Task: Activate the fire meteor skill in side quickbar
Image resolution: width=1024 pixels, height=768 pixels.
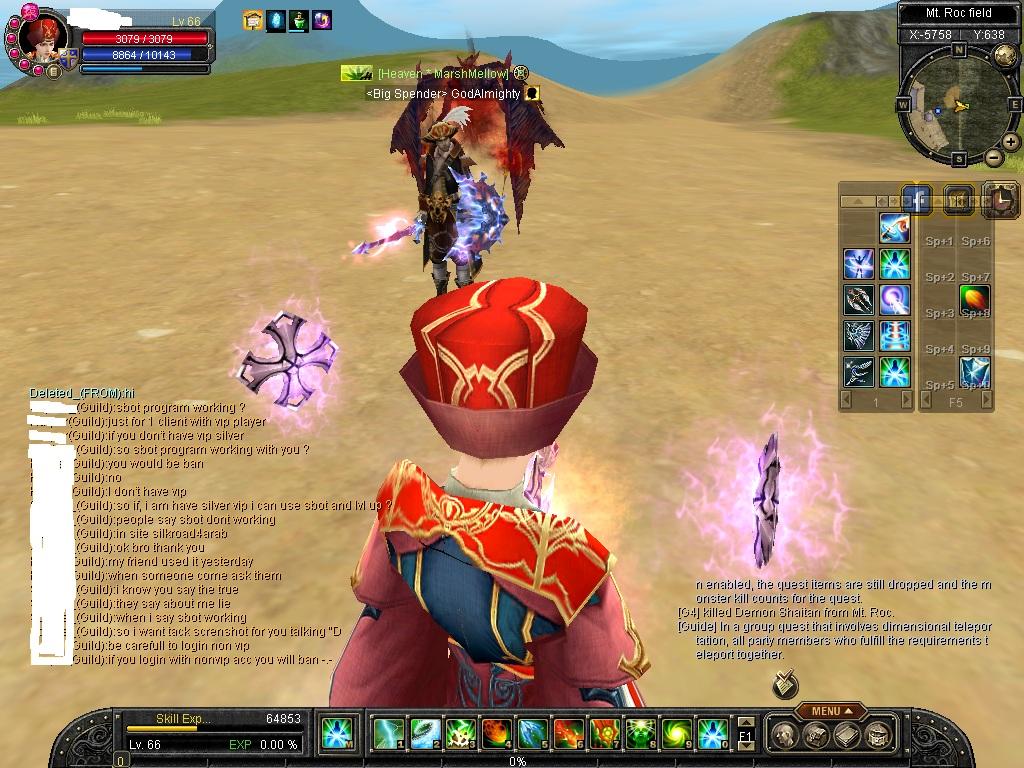Action: pos(975,299)
